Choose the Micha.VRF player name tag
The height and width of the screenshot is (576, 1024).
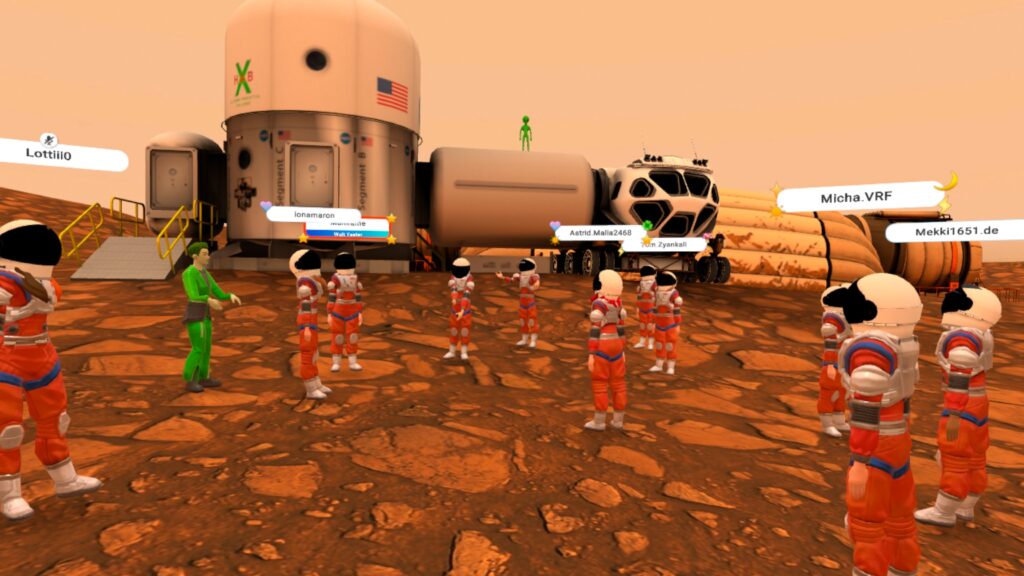click(857, 197)
